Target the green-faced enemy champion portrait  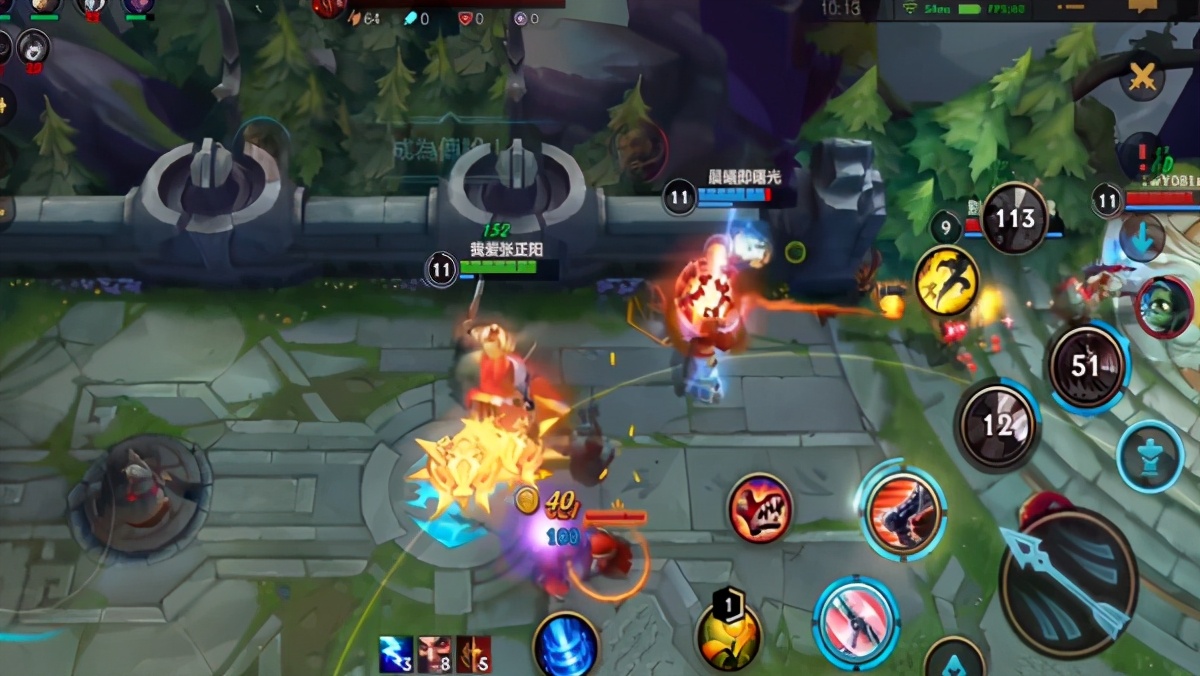(x=1164, y=307)
